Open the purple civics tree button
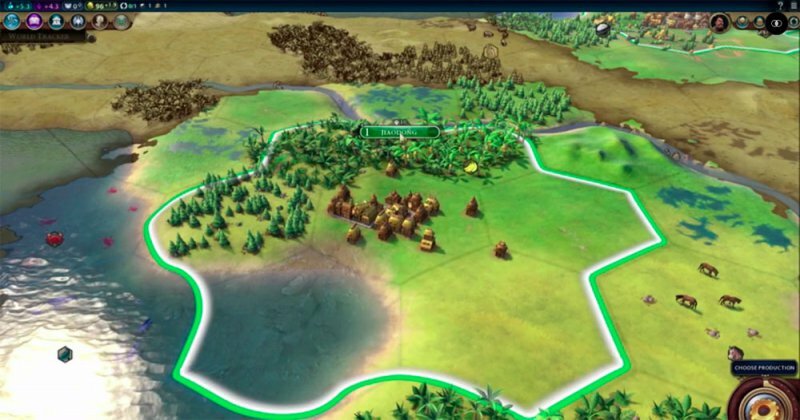The height and width of the screenshot is (420, 800). (33, 21)
